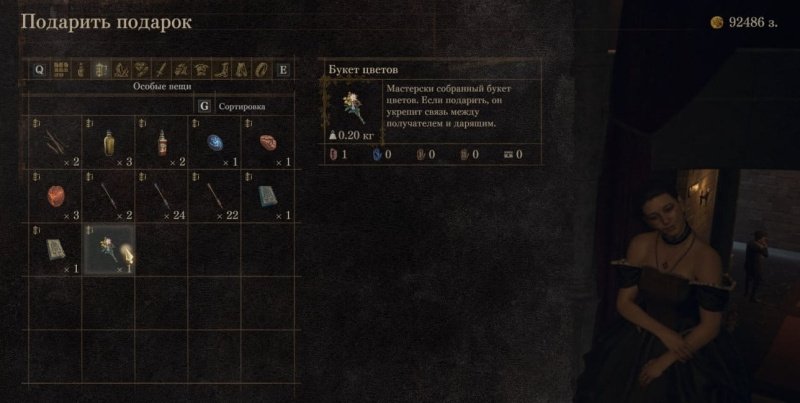Screen dimensions: 800x403
Task: Switch to the ring category tab
Action: coord(262,70)
